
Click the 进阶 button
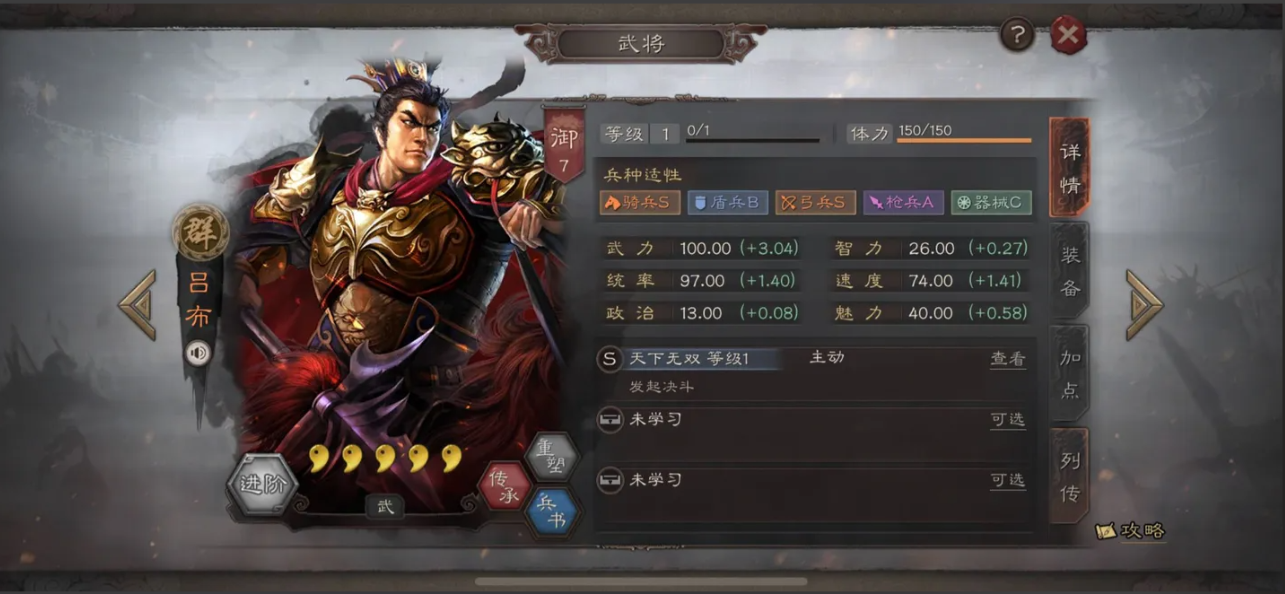262,486
